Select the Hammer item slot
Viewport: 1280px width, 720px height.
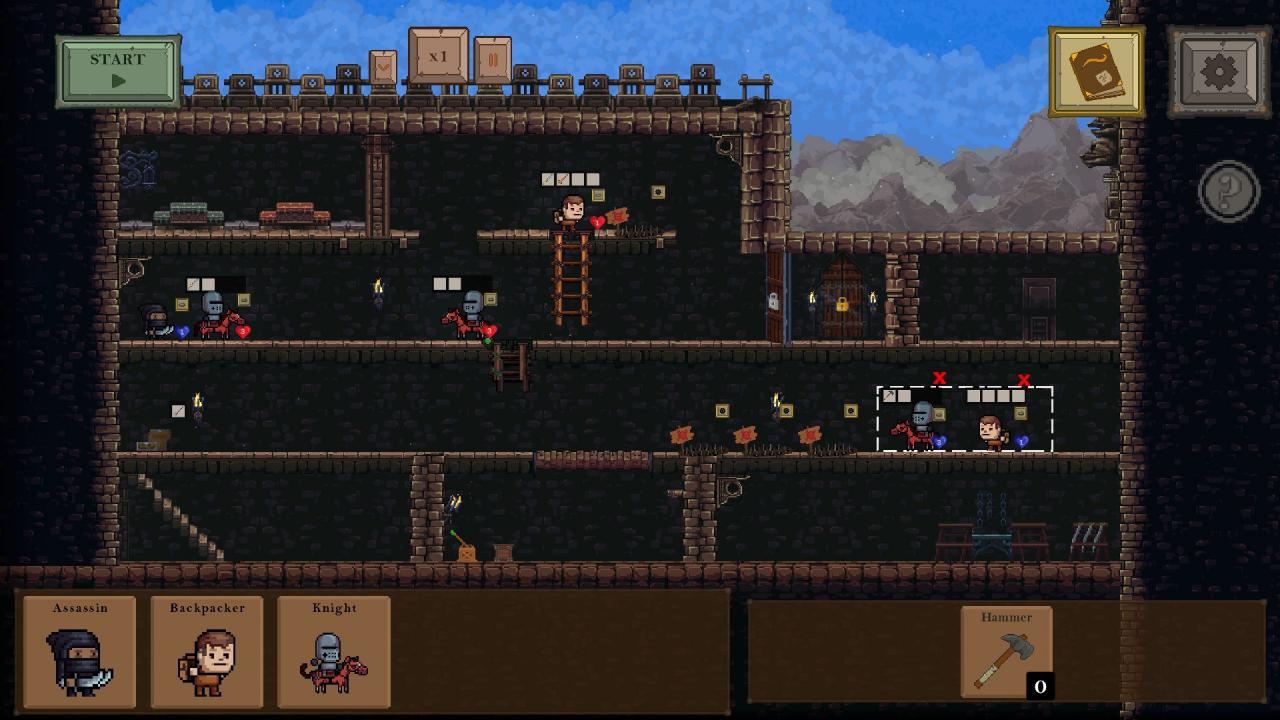1006,651
